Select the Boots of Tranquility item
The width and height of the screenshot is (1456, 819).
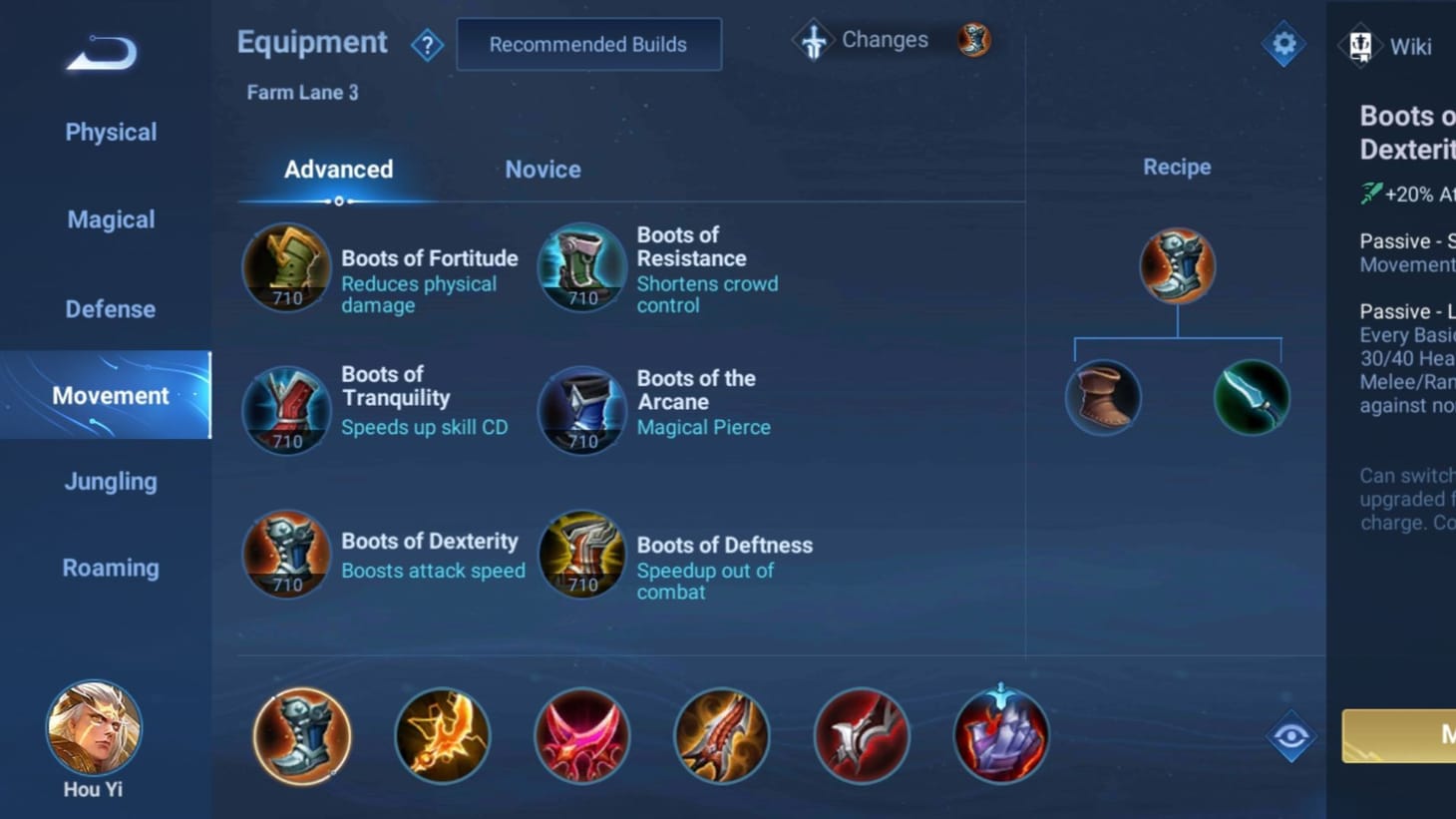(x=286, y=410)
